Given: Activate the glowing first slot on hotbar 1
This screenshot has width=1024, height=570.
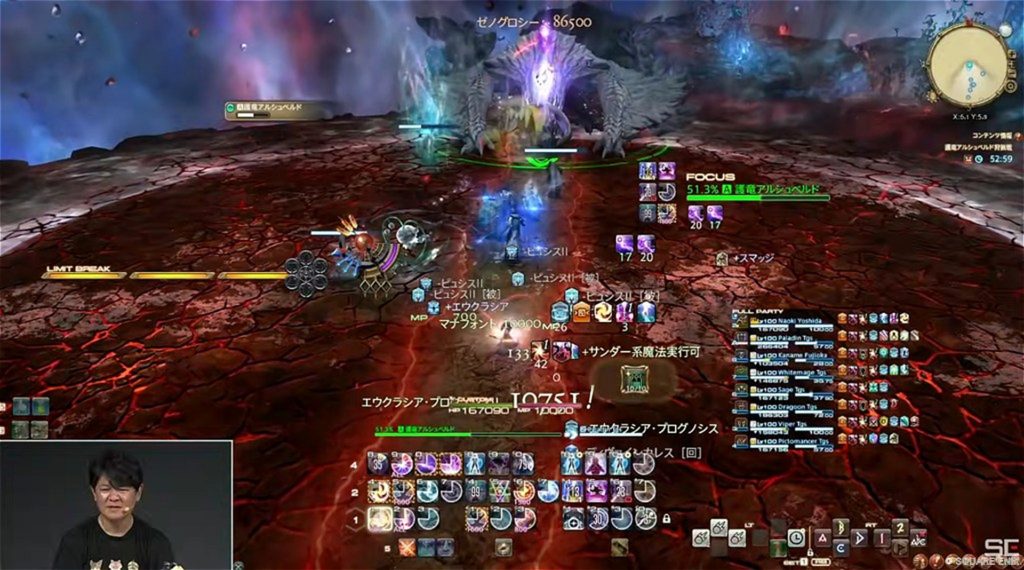Looking at the screenshot, I should pos(380,519).
